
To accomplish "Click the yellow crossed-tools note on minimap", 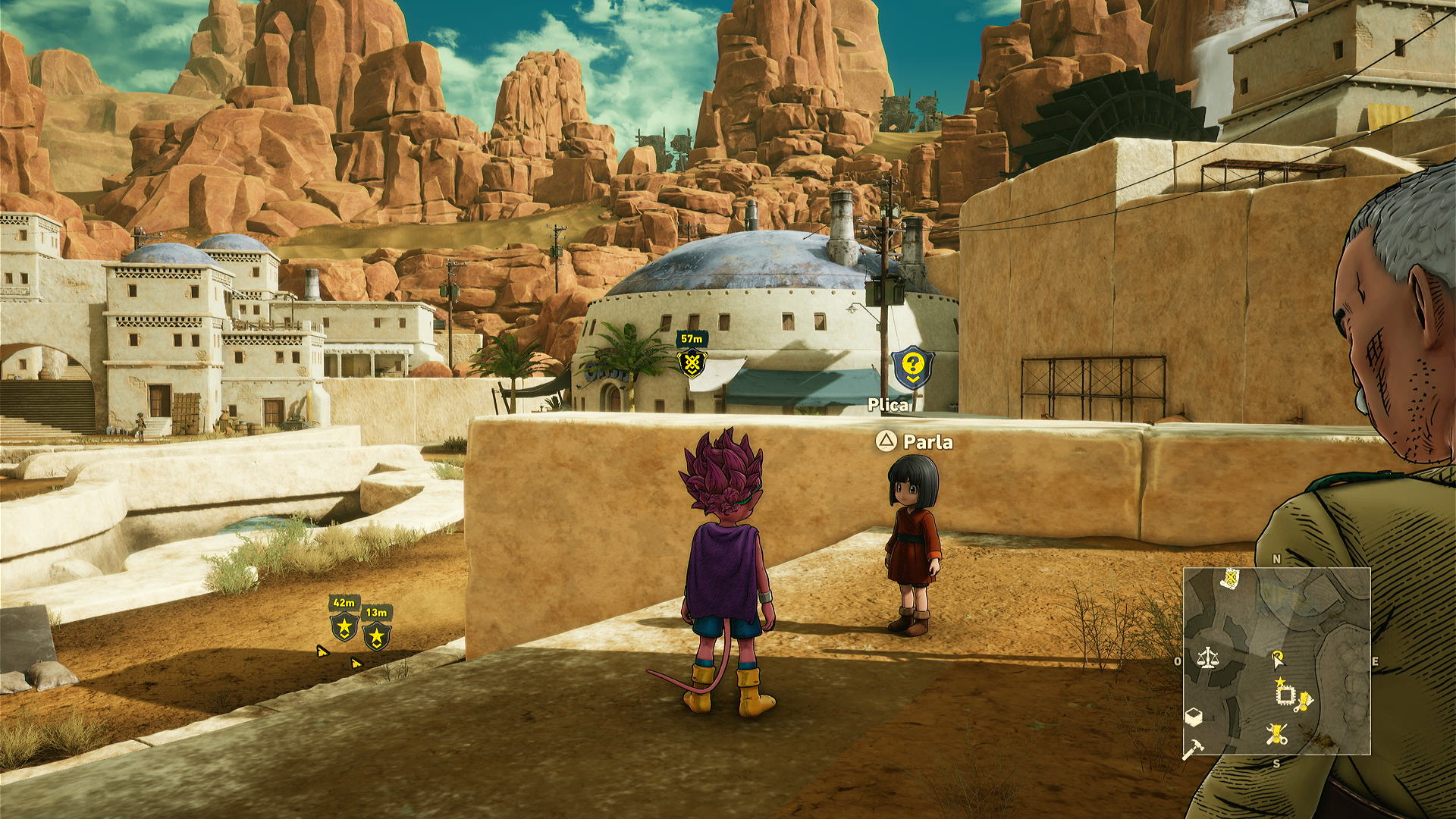I will pyautogui.click(x=1230, y=579).
